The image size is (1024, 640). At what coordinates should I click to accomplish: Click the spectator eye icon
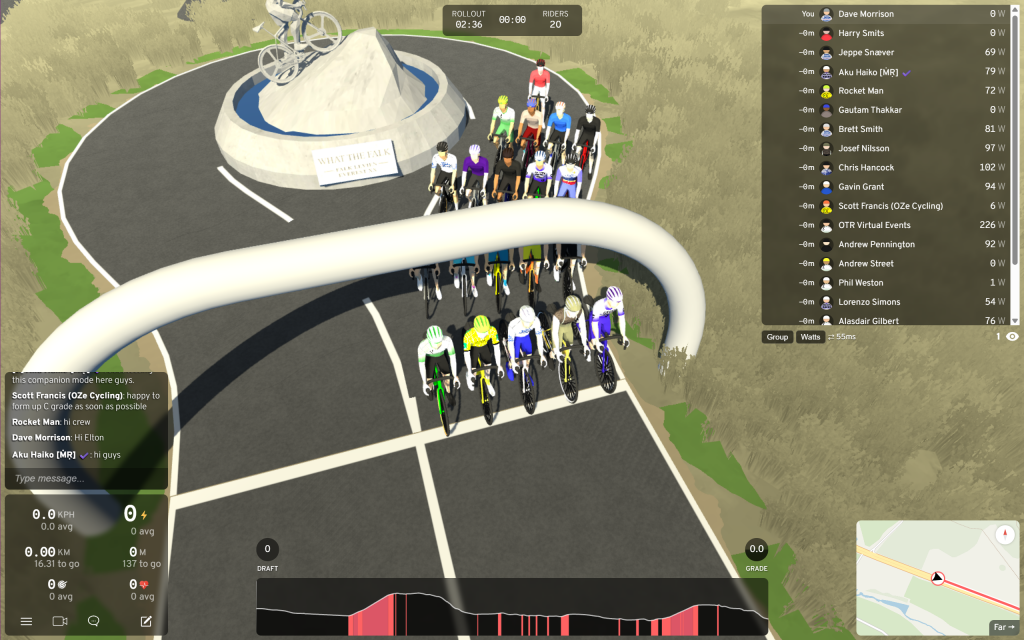[1012, 337]
